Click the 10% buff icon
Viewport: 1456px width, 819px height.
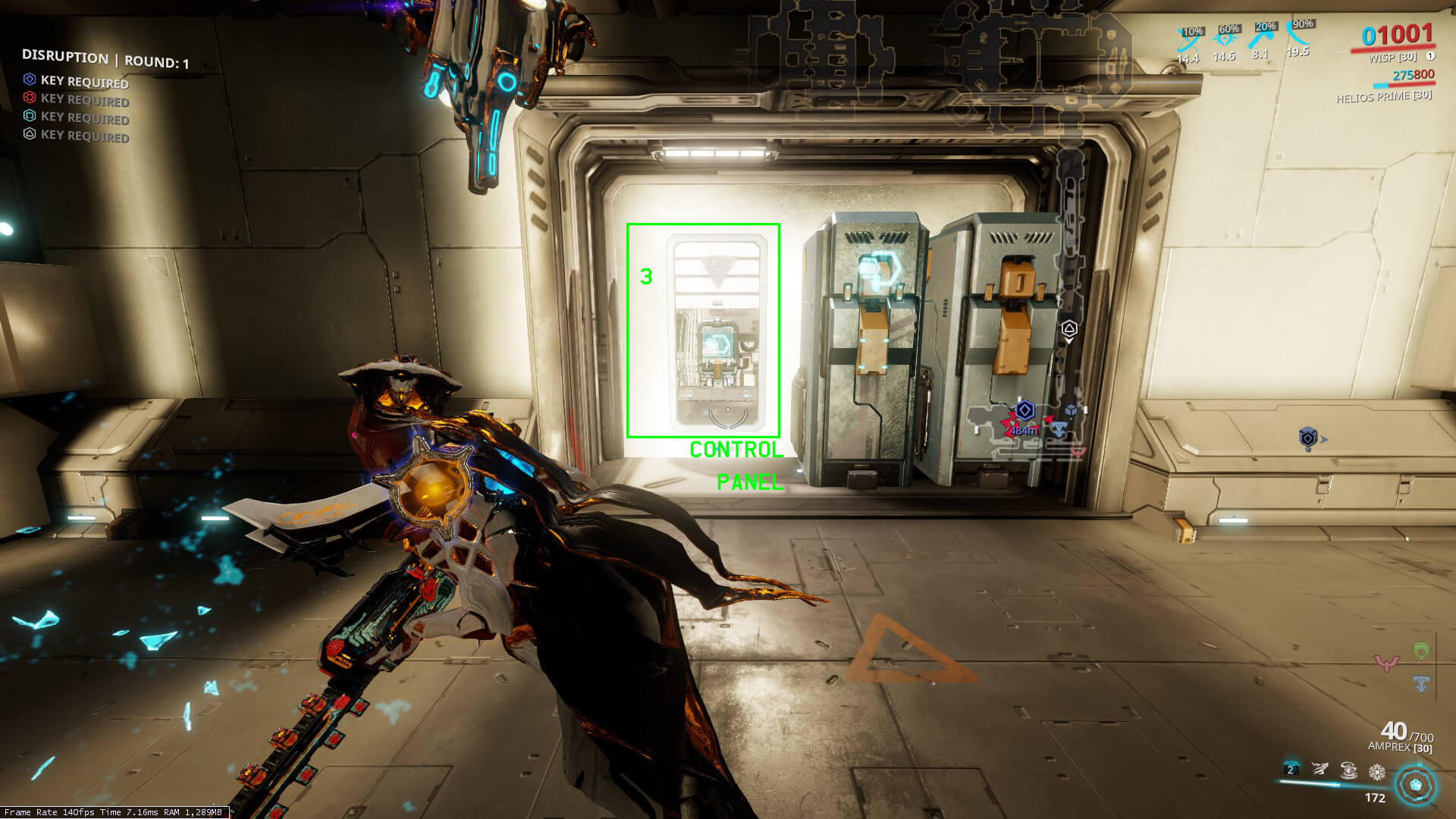tap(1188, 39)
